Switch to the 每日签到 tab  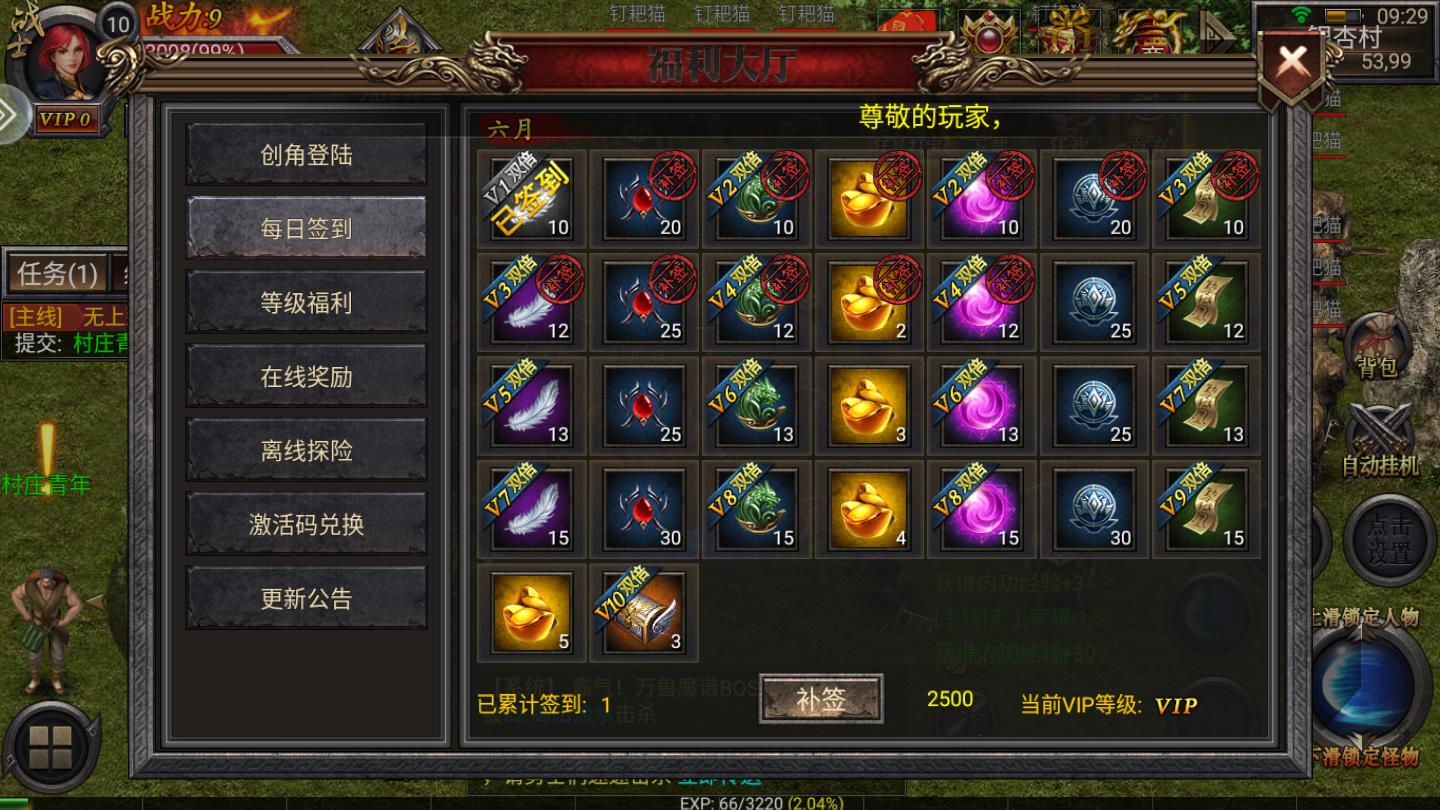[305, 228]
